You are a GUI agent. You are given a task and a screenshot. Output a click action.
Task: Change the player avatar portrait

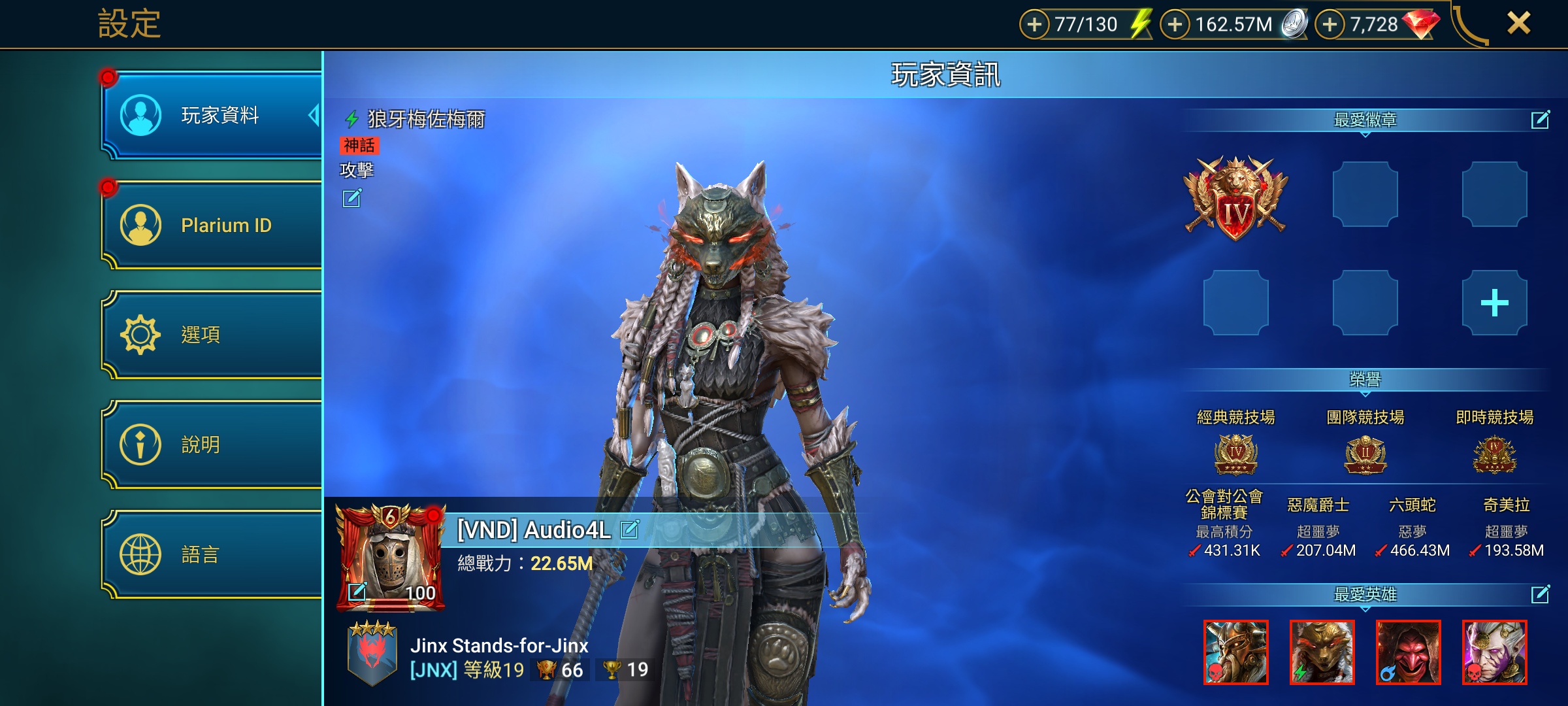coord(357,592)
